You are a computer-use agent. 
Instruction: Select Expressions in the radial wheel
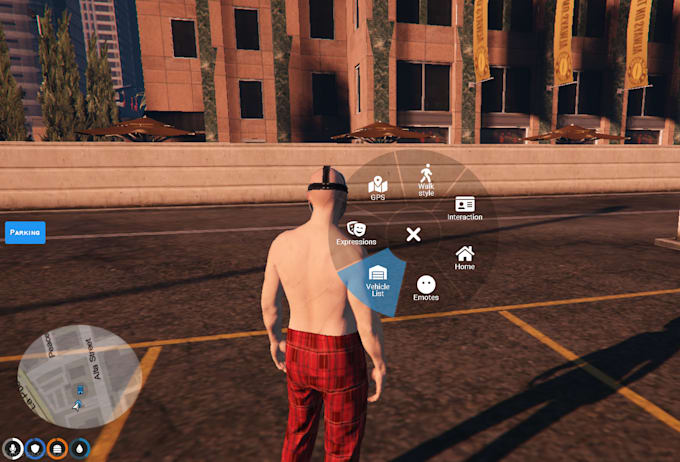pos(357,234)
